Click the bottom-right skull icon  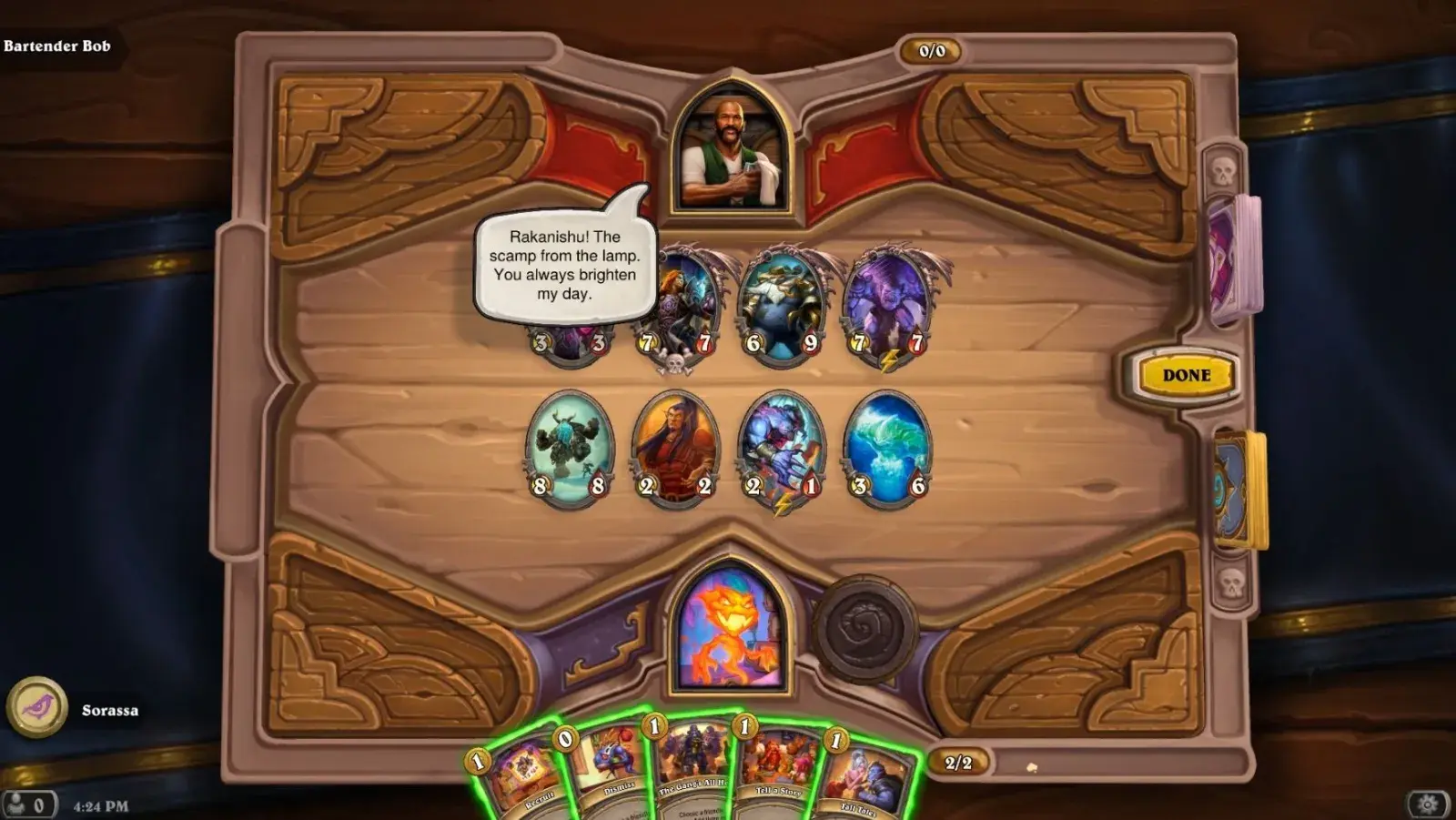(1232, 582)
